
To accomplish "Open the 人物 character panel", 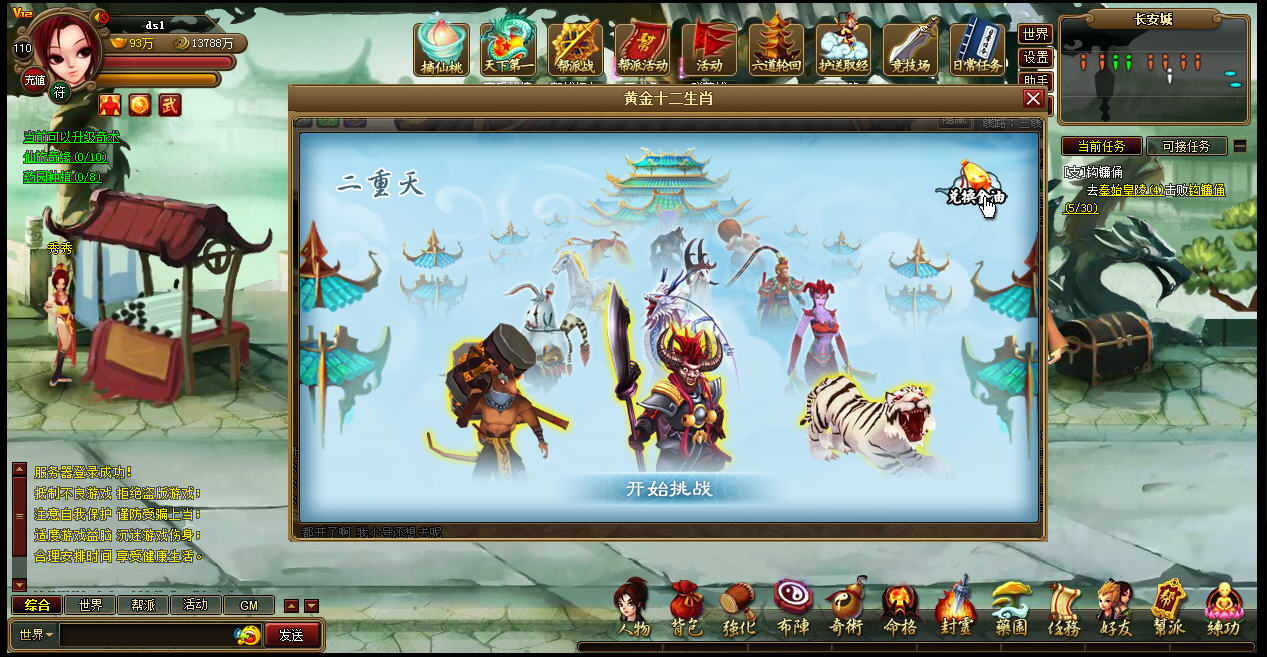I will 633,609.
